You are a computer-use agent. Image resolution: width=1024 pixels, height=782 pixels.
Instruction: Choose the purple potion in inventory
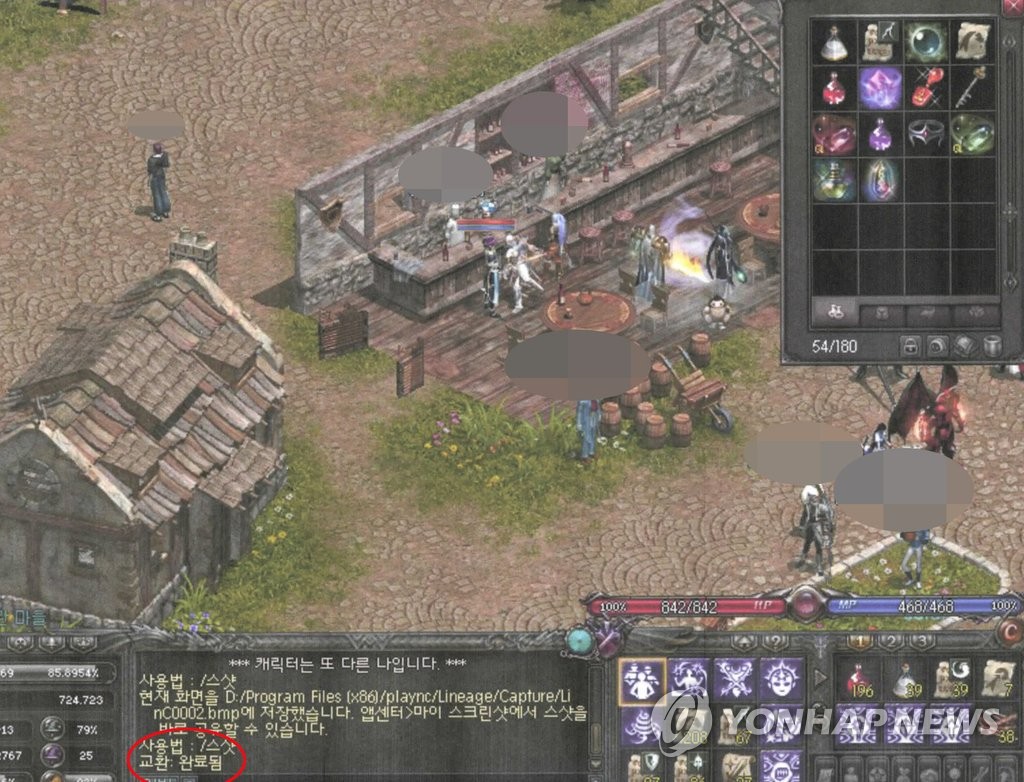tap(880, 133)
